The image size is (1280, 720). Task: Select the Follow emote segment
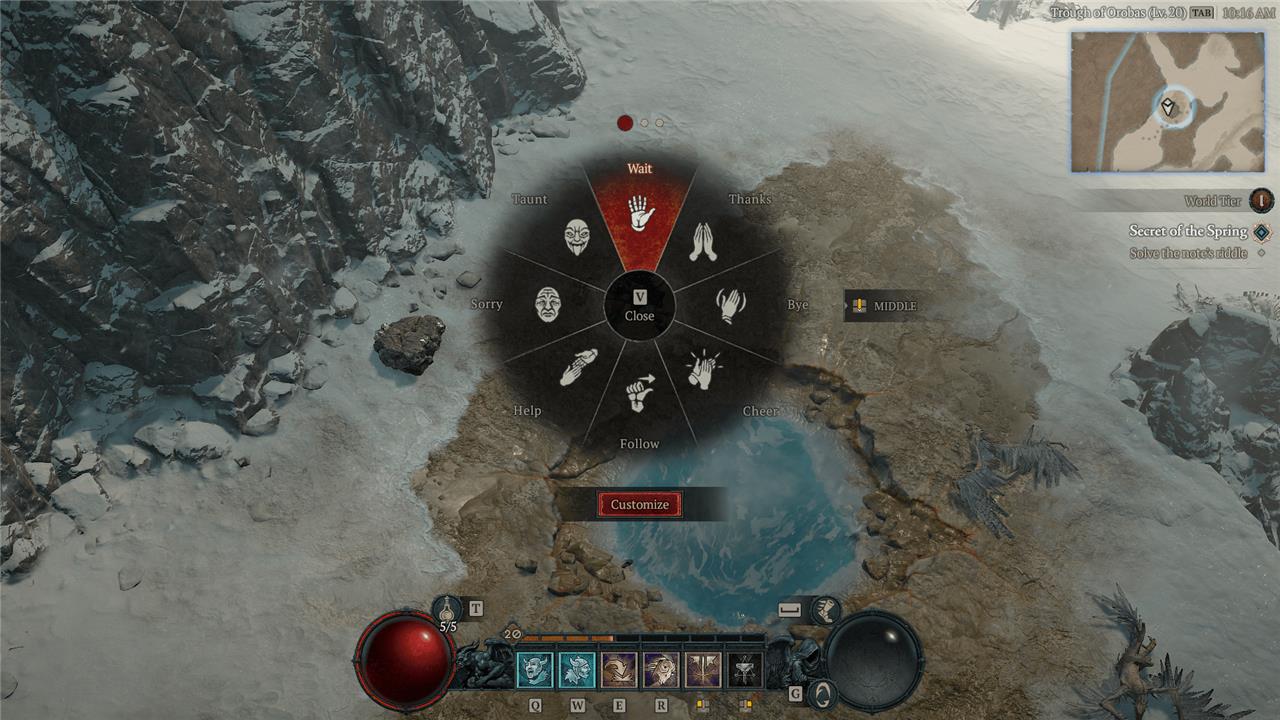[639, 394]
